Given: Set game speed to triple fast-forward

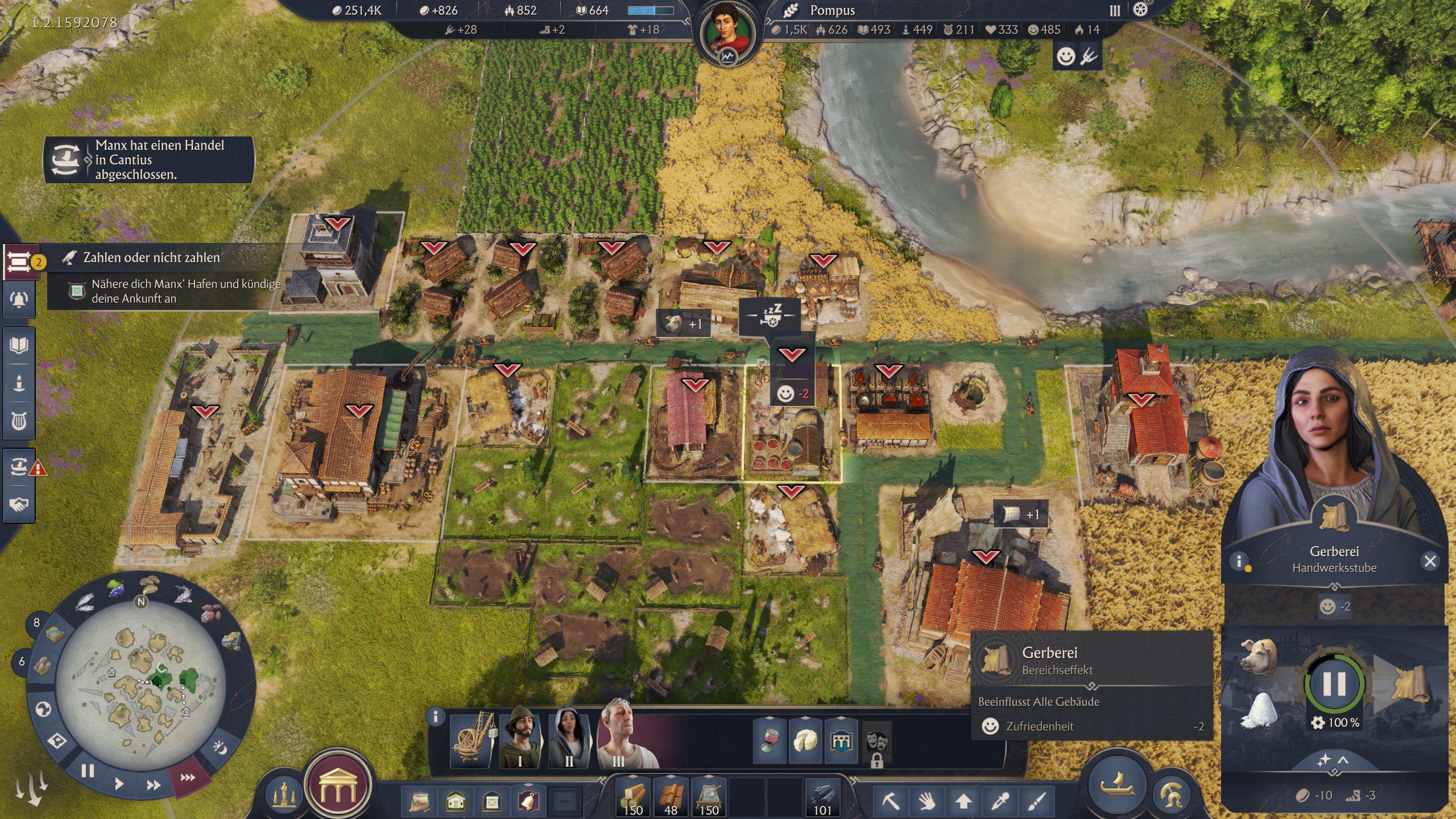Looking at the screenshot, I should (x=188, y=777).
